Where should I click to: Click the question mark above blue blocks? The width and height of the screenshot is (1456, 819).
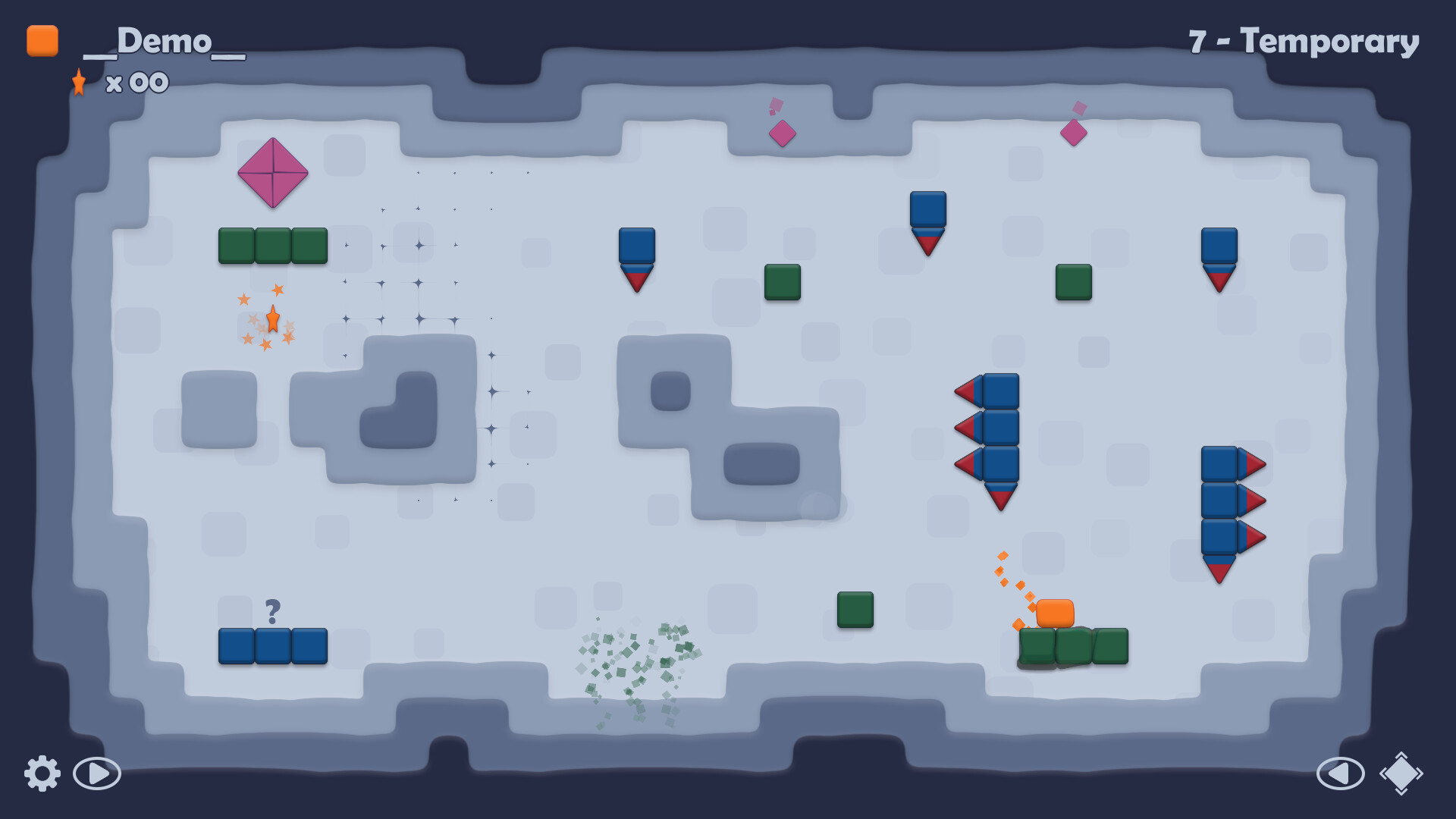coord(273,609)
